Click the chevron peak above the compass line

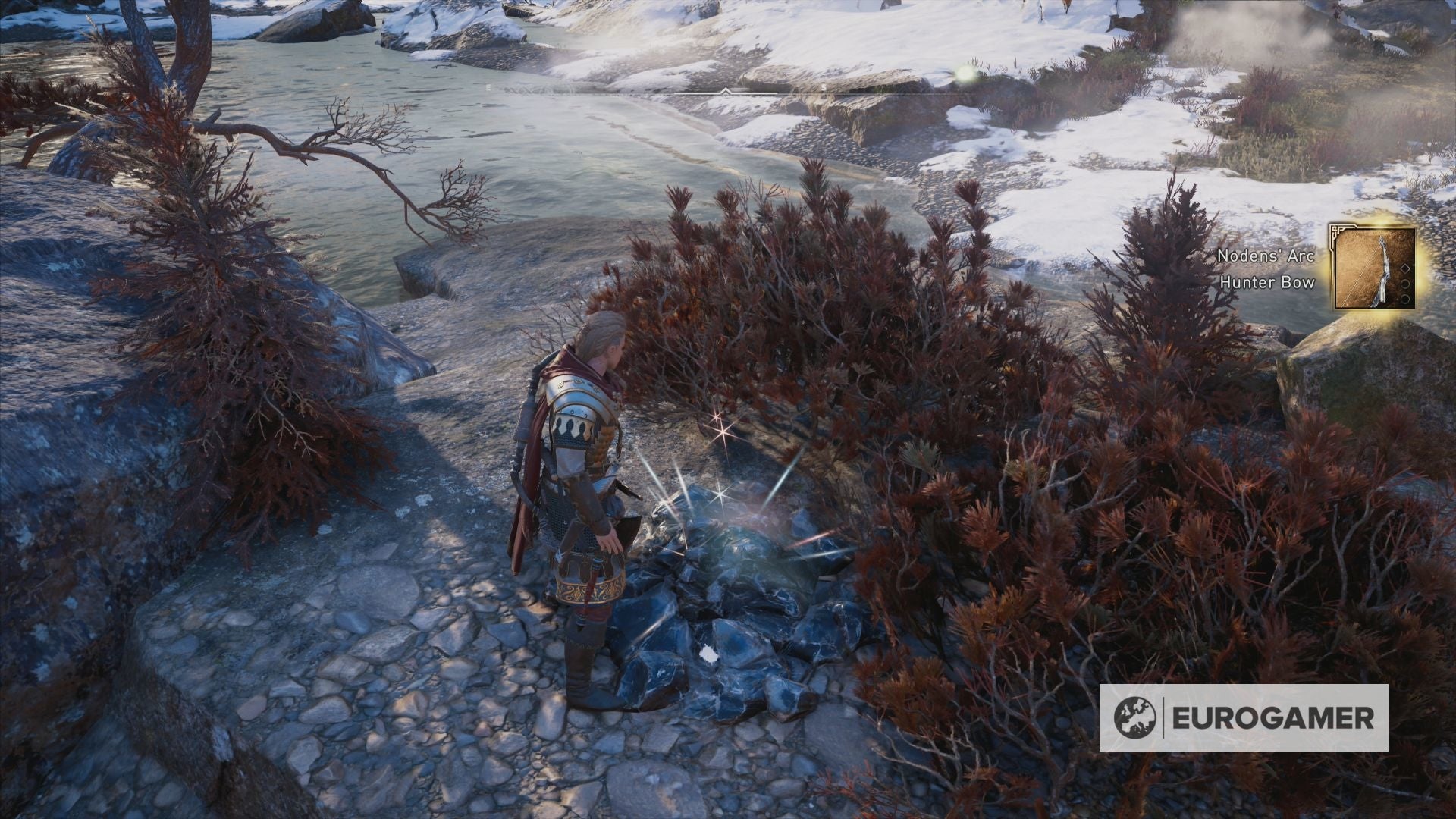click(725, 87)
